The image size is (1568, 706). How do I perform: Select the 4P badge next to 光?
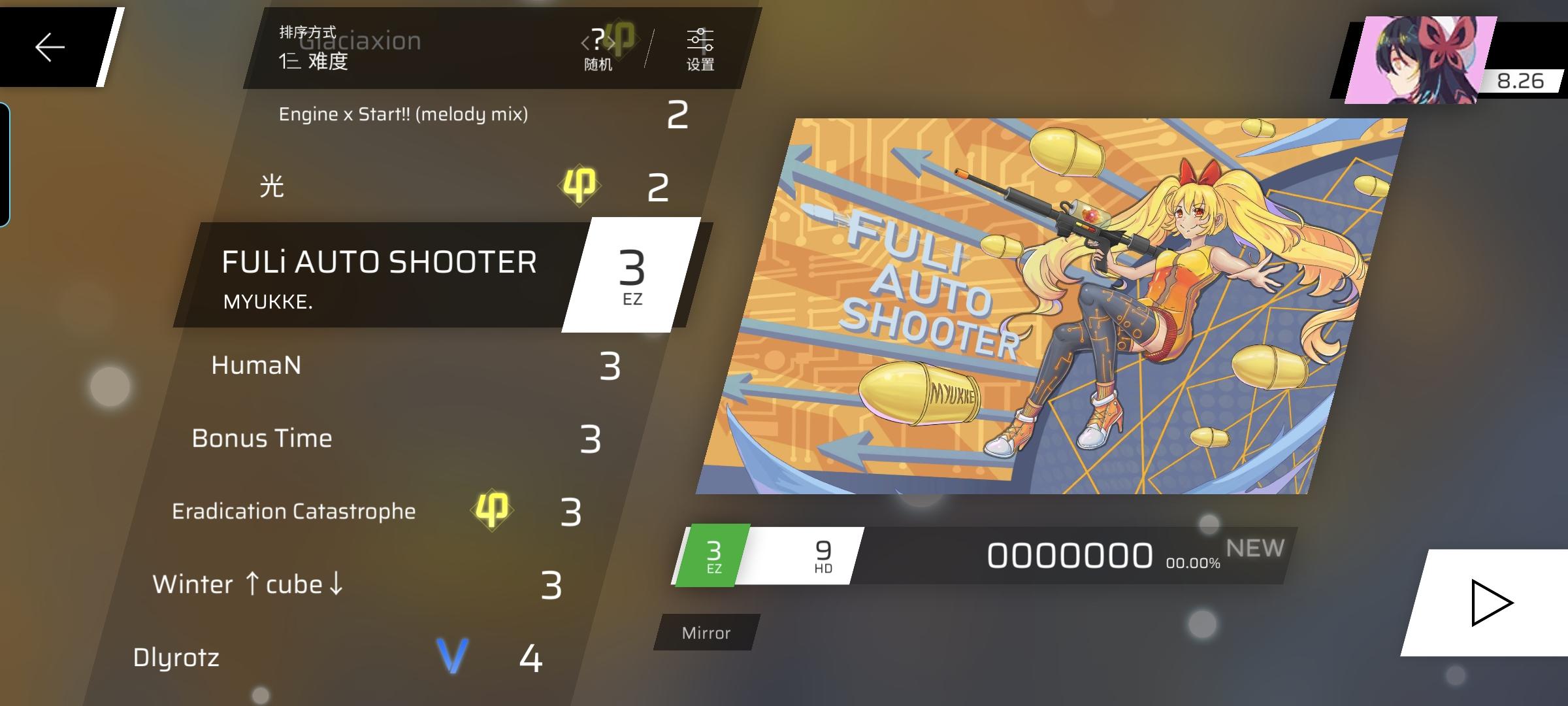(580, 185)
